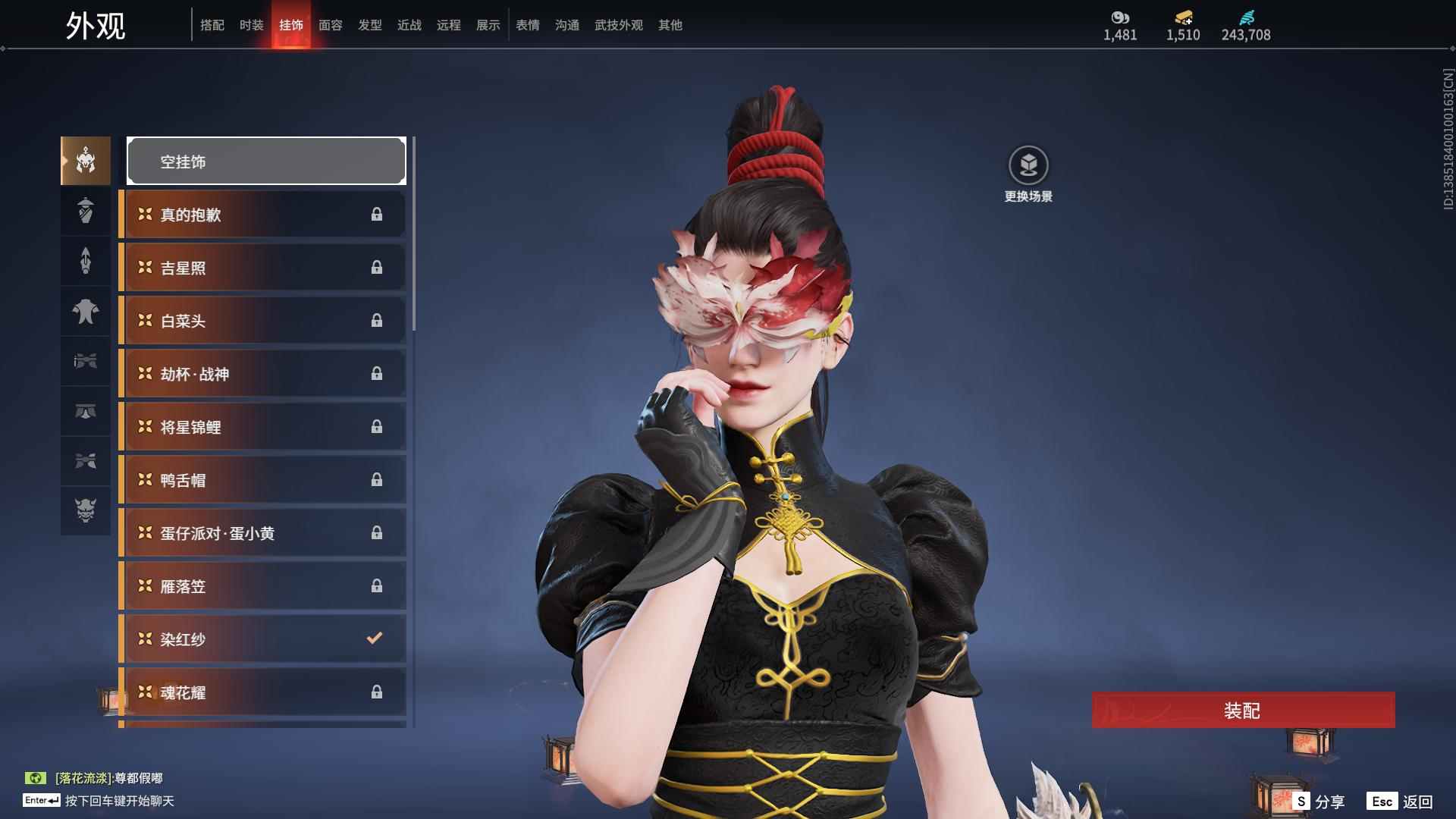The height and width of the screenshot is (819, 1456).
Task: Choose the 鸭舌帽 accessory row
Action: click(262, 480)
